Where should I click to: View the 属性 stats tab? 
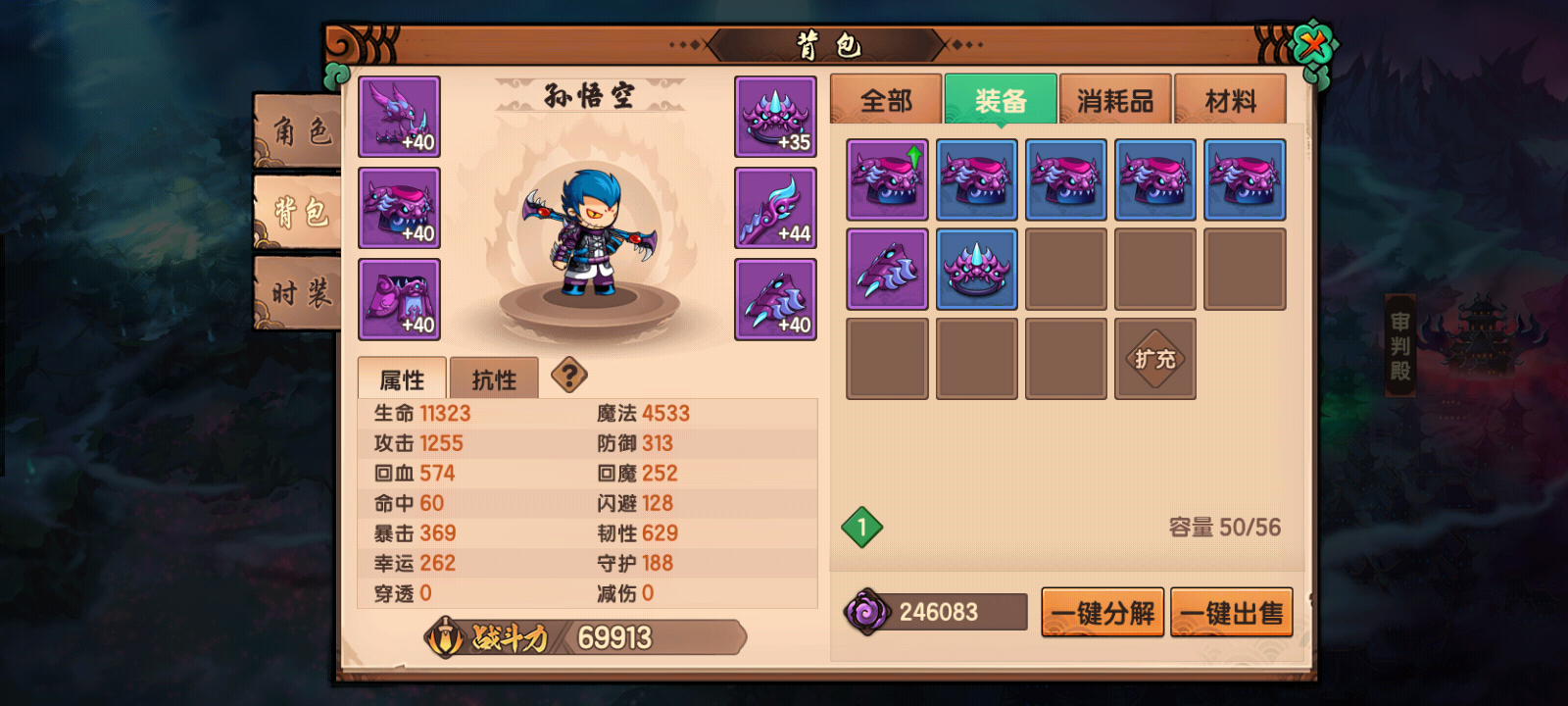[402, 379]
